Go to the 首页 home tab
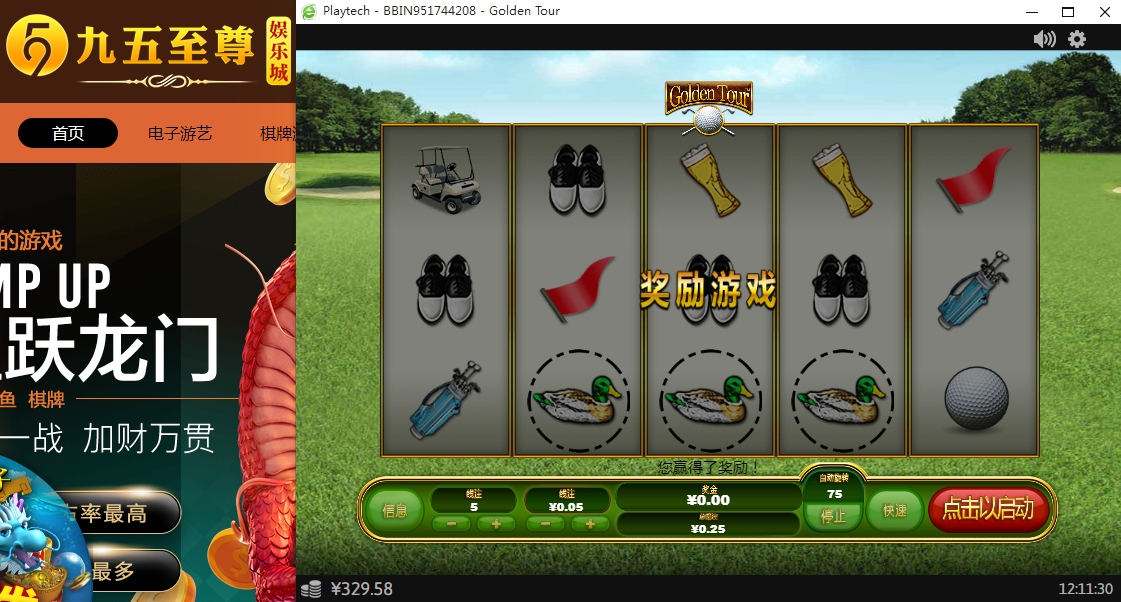Screen dimensions: 1121x602 [68, 133]
